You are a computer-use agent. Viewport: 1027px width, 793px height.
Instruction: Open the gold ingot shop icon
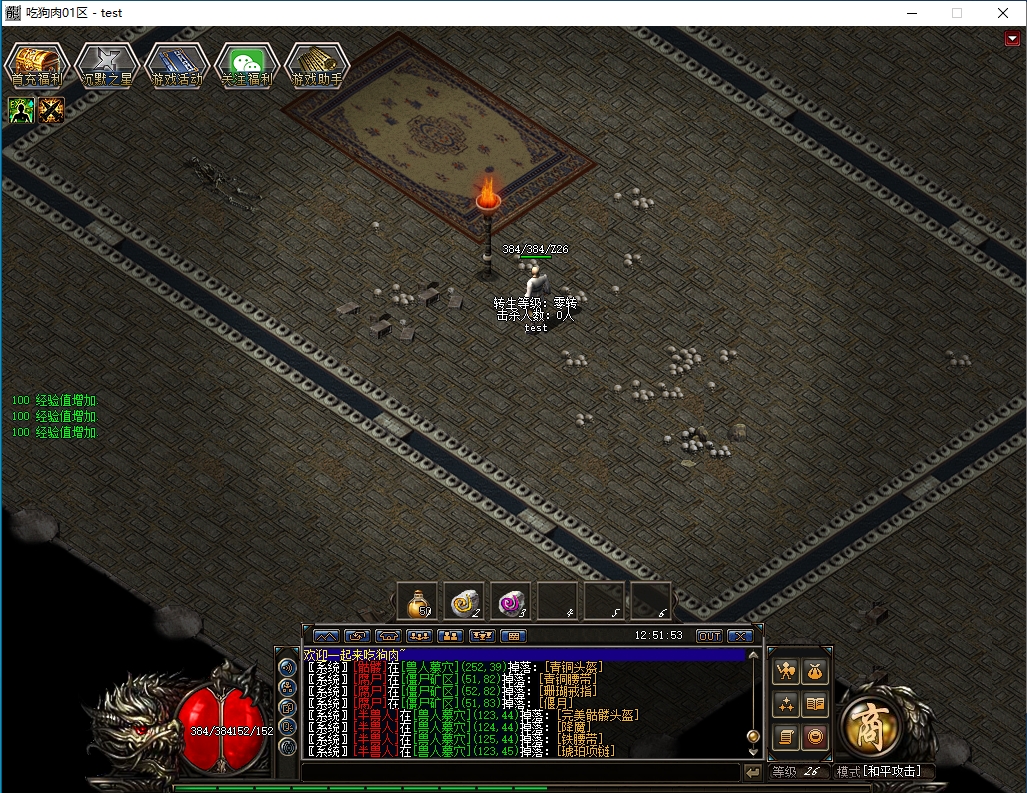pyautogui.click(x=816, y=737)
